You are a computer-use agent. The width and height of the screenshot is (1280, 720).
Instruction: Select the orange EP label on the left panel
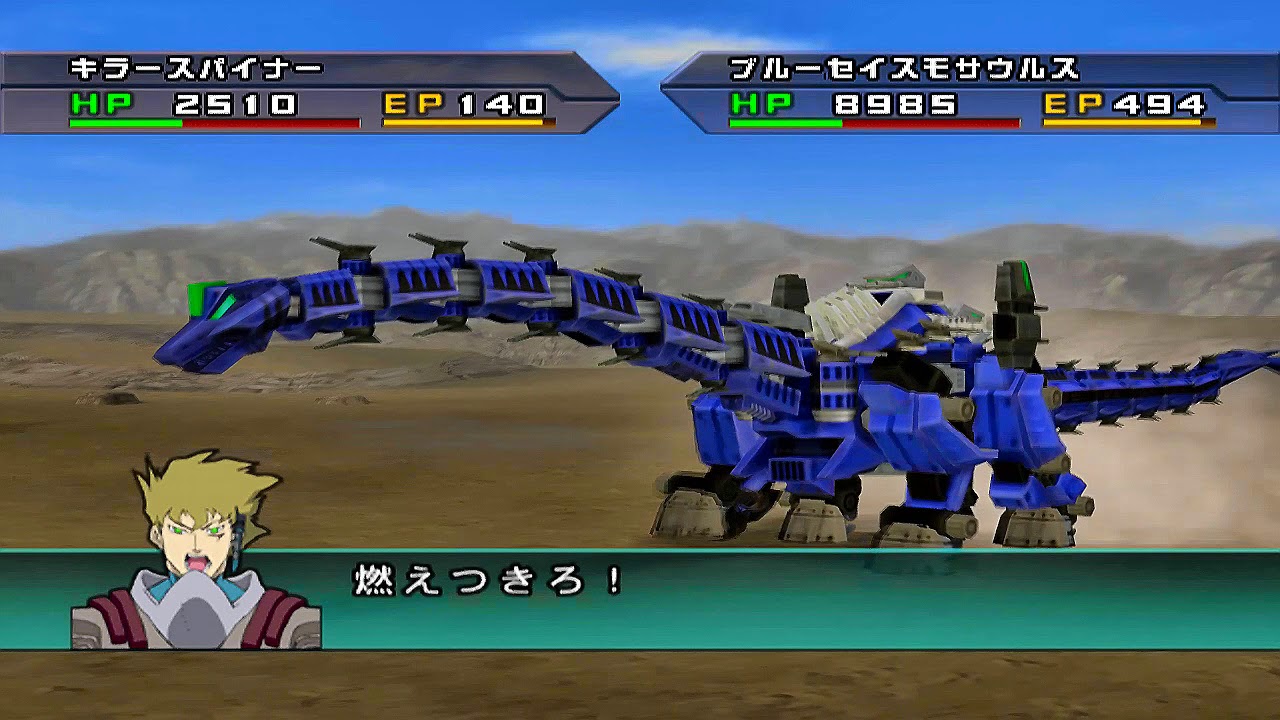(410, 101)
